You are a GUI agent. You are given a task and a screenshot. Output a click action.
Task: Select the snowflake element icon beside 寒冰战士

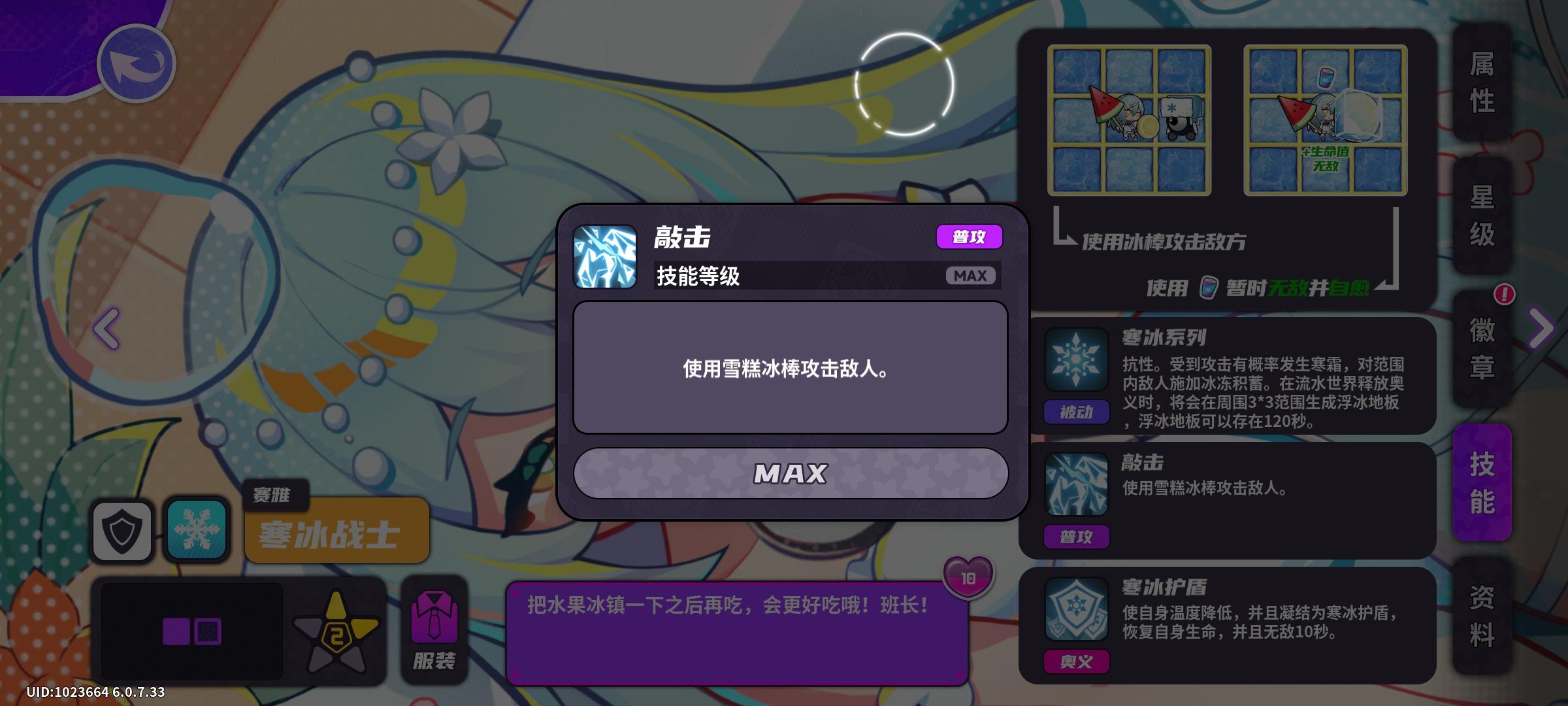pyautogui.click(x=195, y=529)
